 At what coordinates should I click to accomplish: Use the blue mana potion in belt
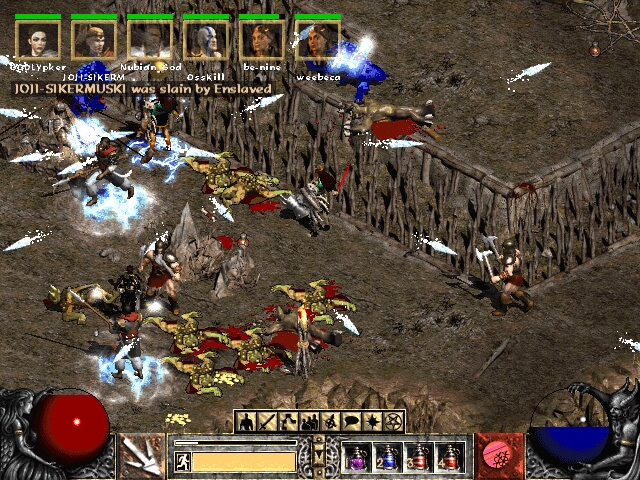388,458
